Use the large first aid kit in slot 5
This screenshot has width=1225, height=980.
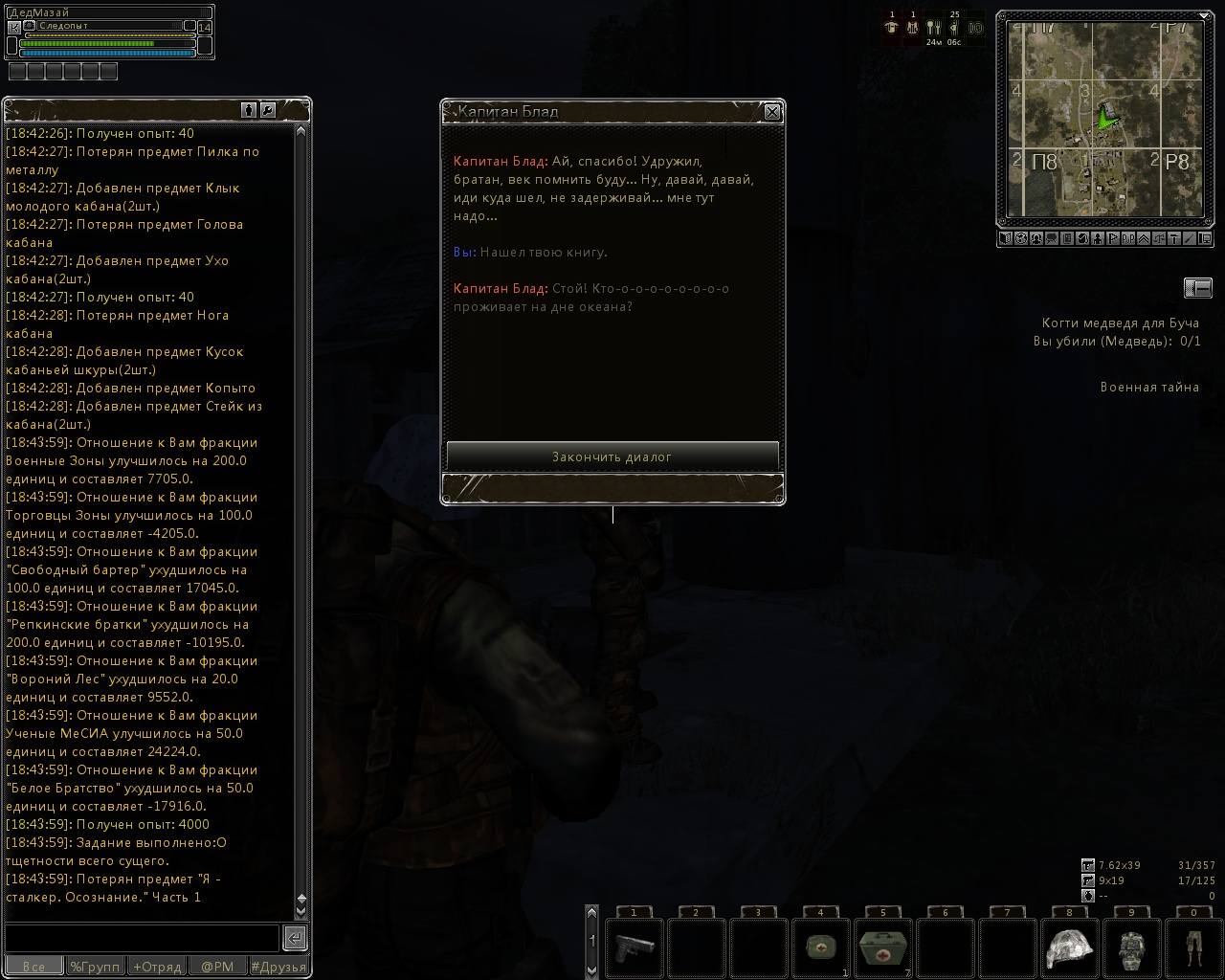(882, 947)
